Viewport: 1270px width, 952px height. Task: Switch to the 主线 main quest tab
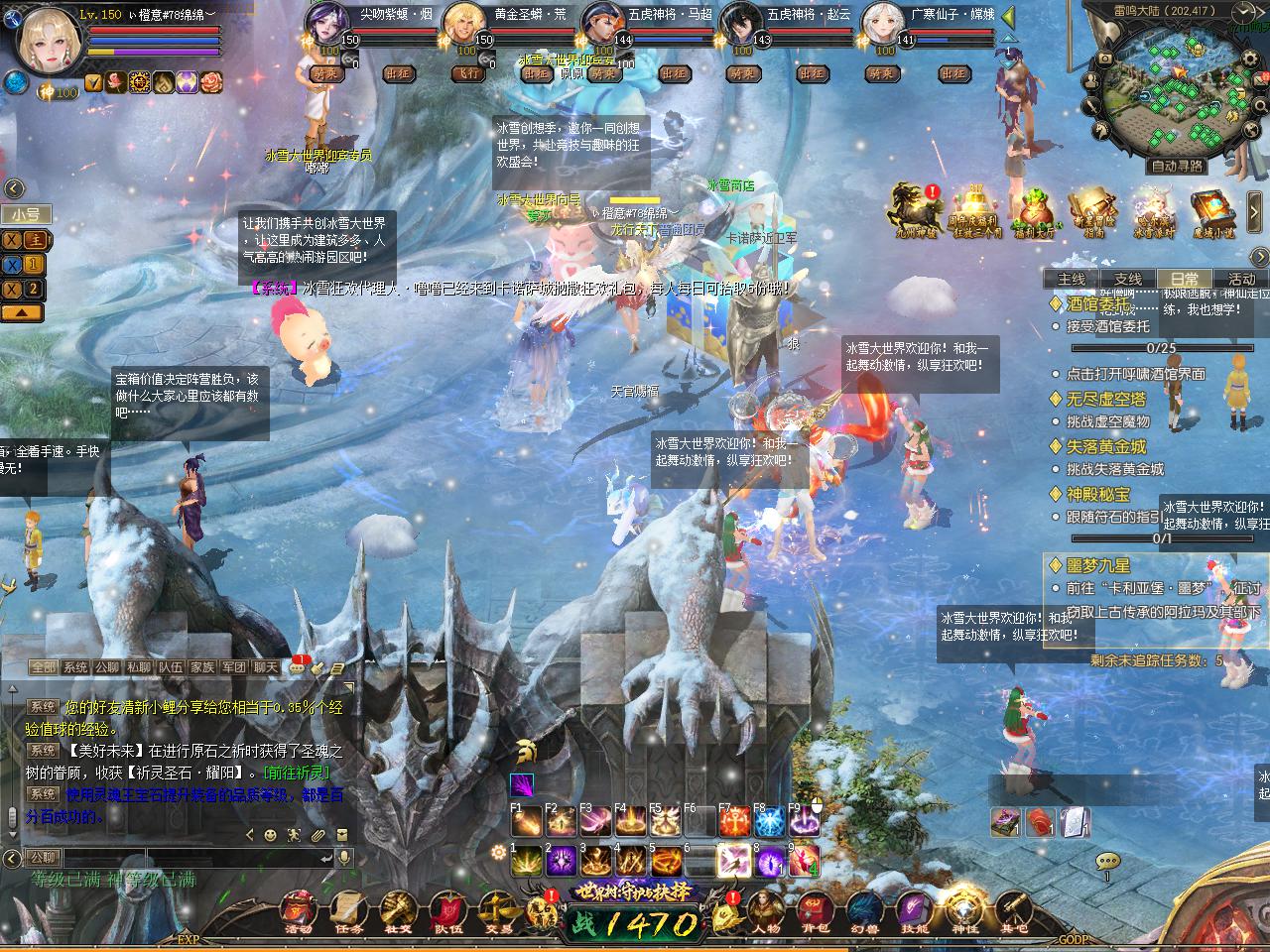coord(1072,279)
